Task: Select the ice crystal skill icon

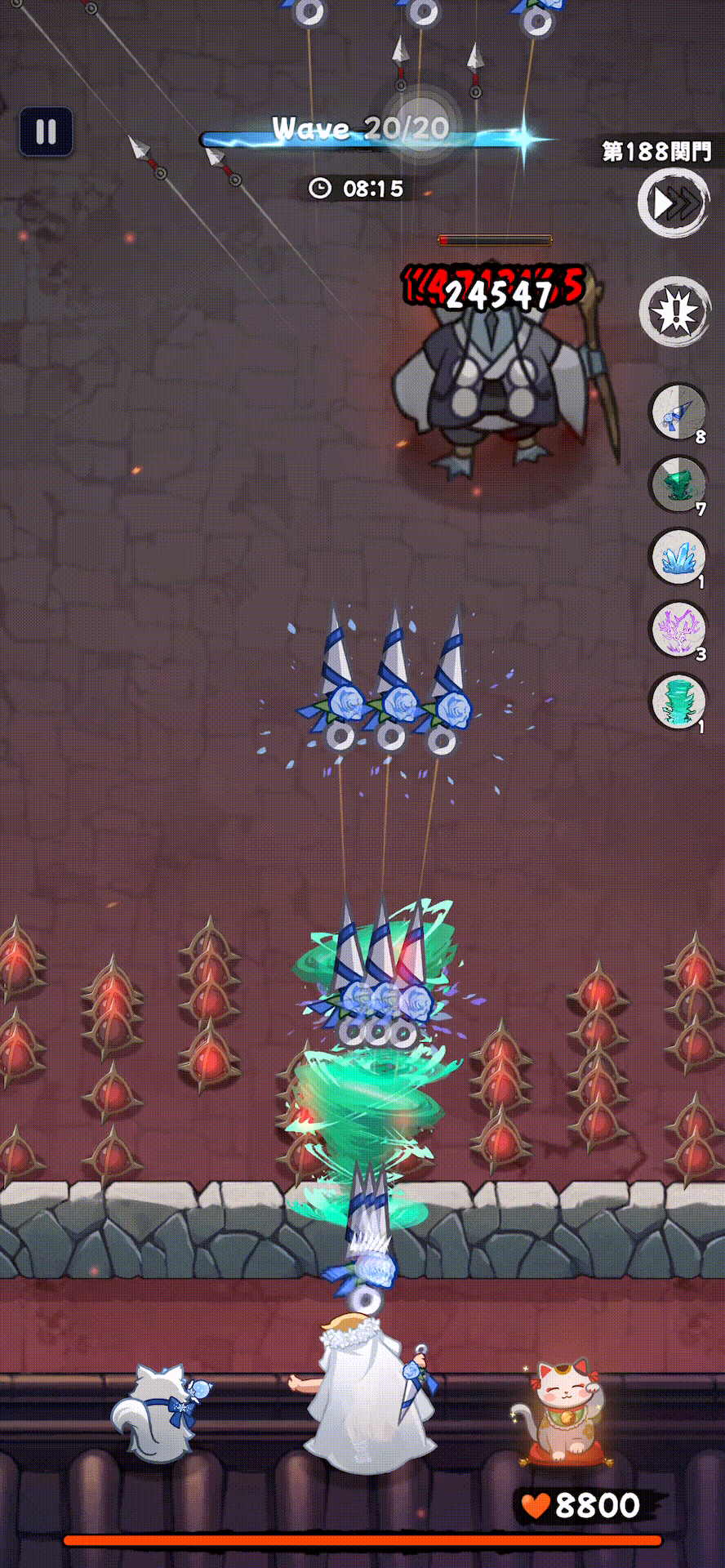Action: 677,557
